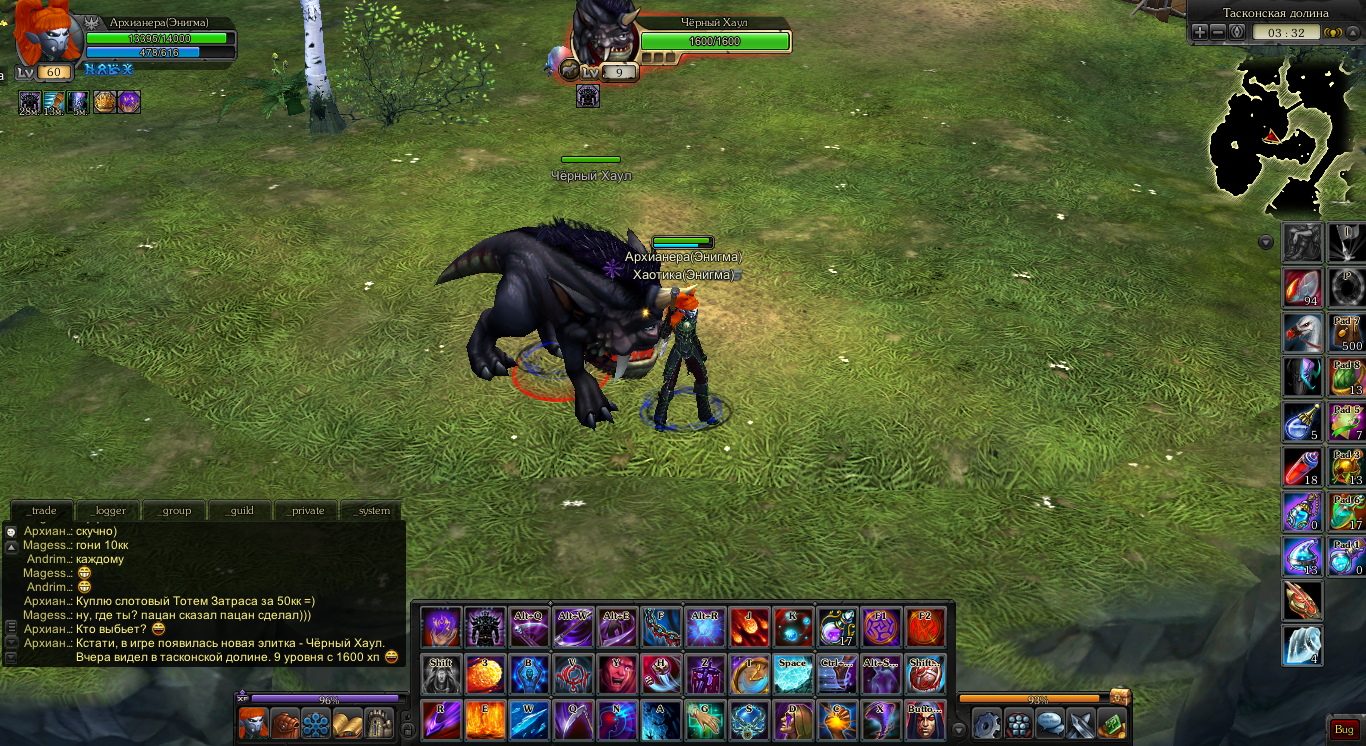1366x746 pixels.
Task: Report an issue with the Bug button
Action: coord(1343,730)
